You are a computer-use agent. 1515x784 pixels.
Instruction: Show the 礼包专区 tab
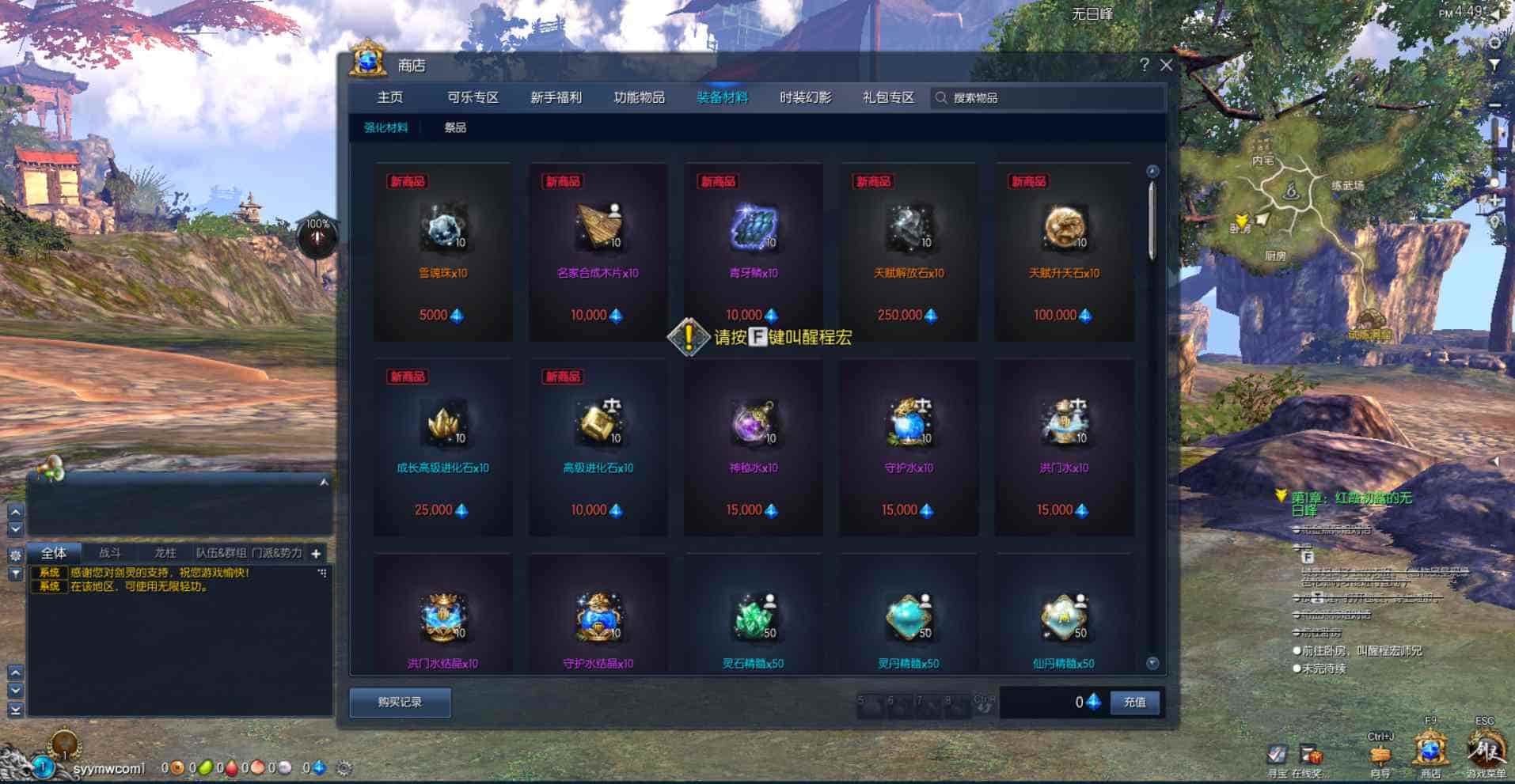click(x=888, y=97)
